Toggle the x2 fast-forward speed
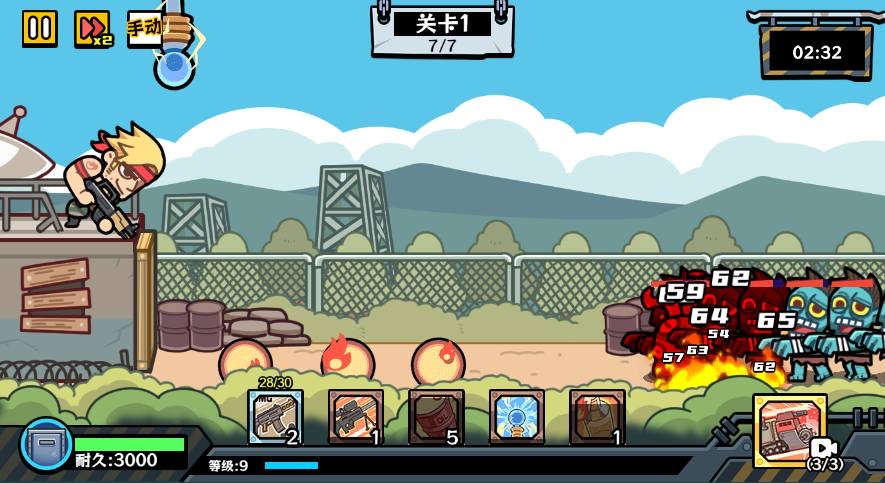 point(92,28)
